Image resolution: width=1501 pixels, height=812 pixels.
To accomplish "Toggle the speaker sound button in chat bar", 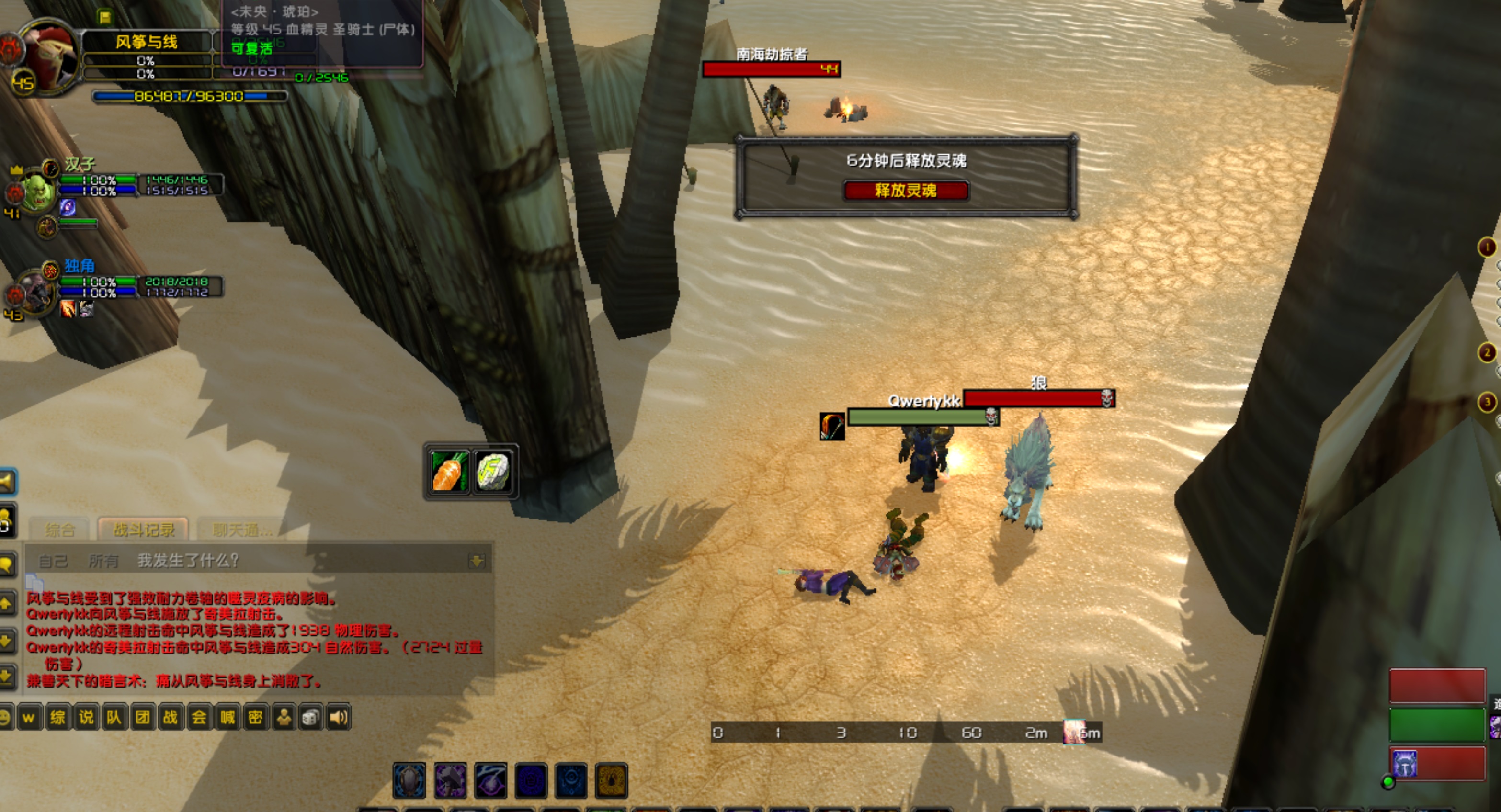I will (x=339, y=717).
